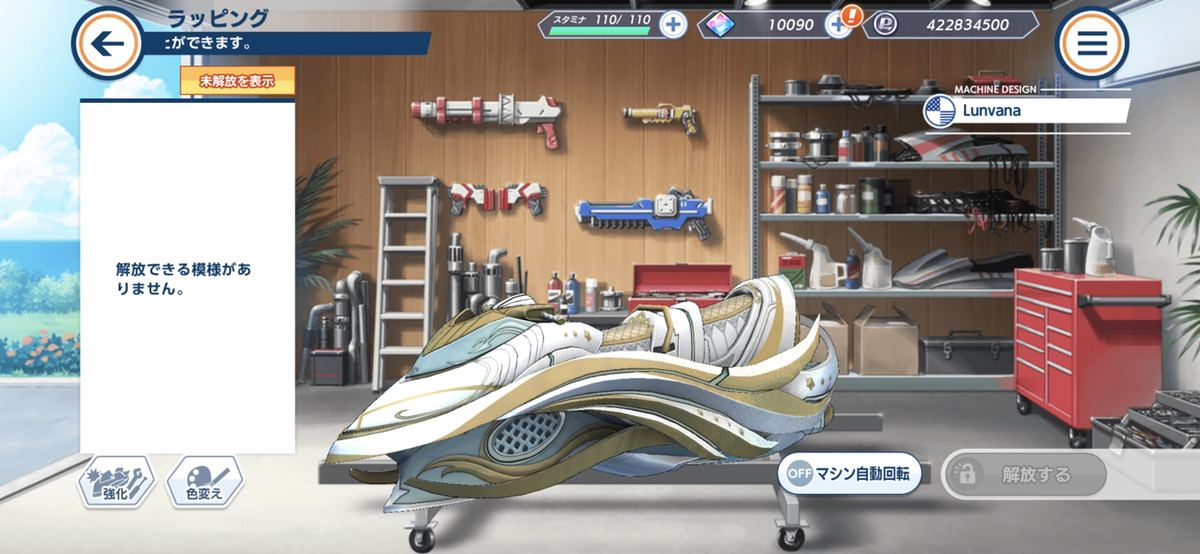Go back with the arrow button
1200x554 pixels.
tap(107, 43)
